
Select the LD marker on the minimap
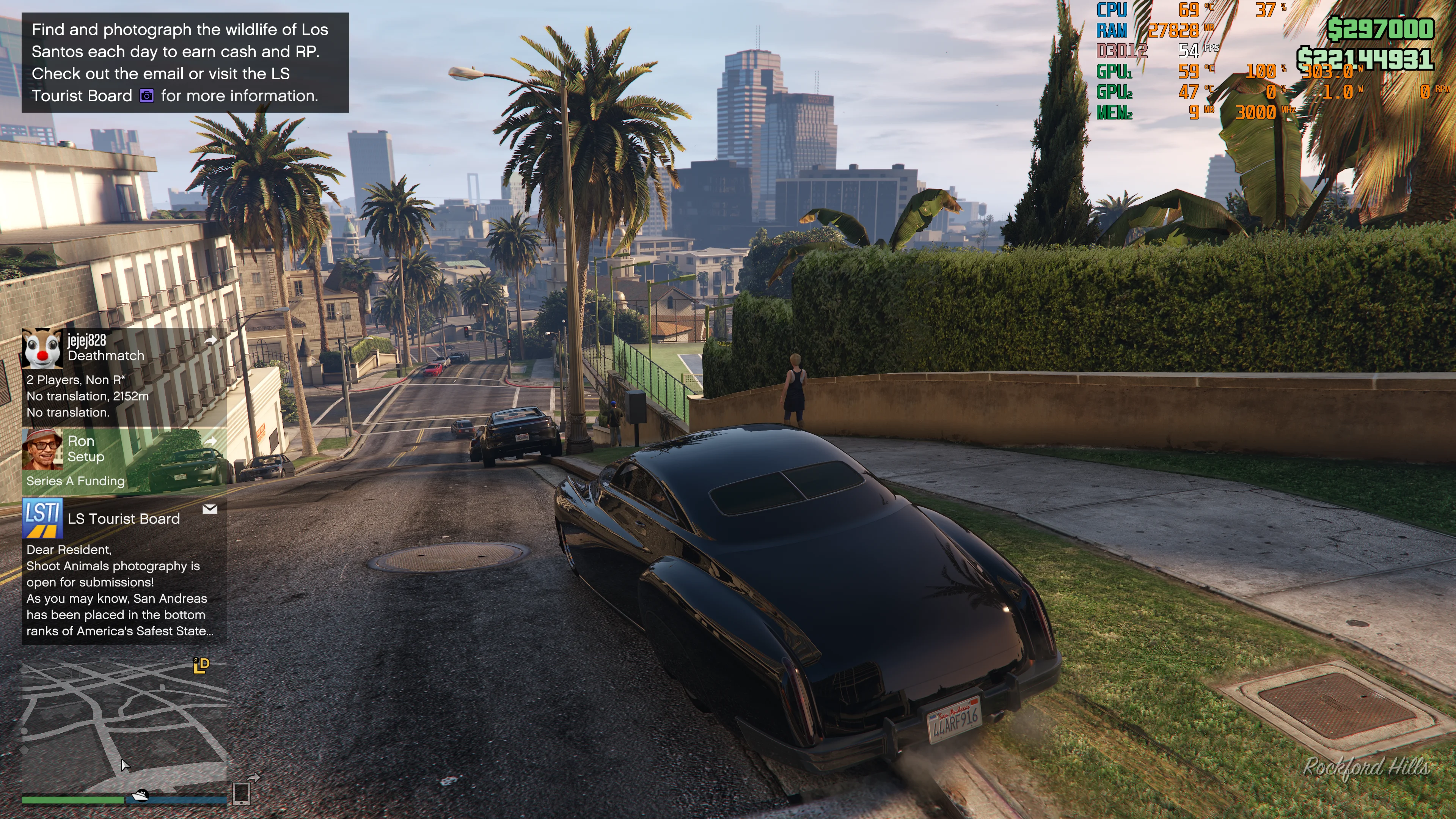pos(201,665)
